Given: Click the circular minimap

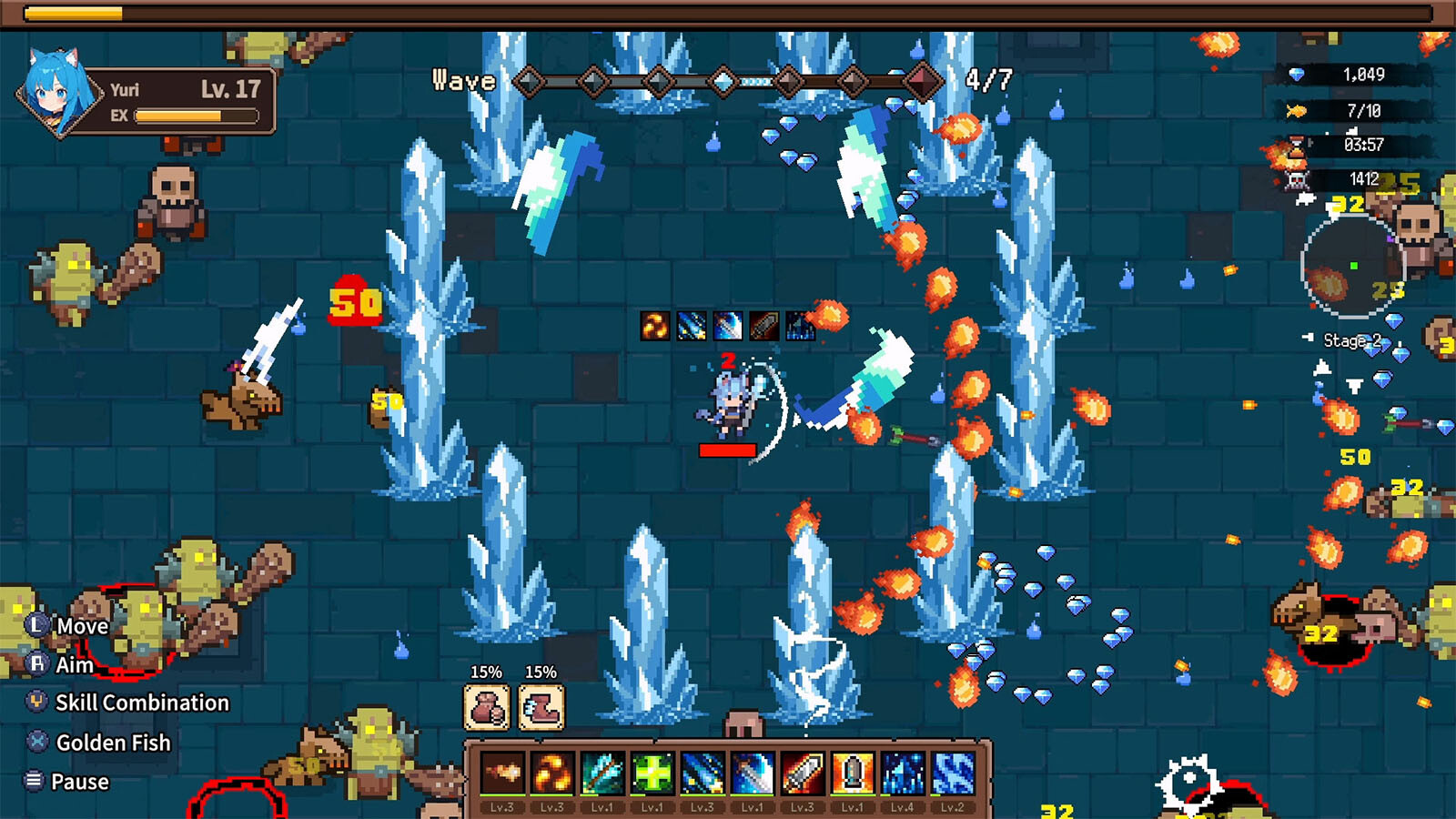Looking at the screenshot, I should (x=1353, y=267).
